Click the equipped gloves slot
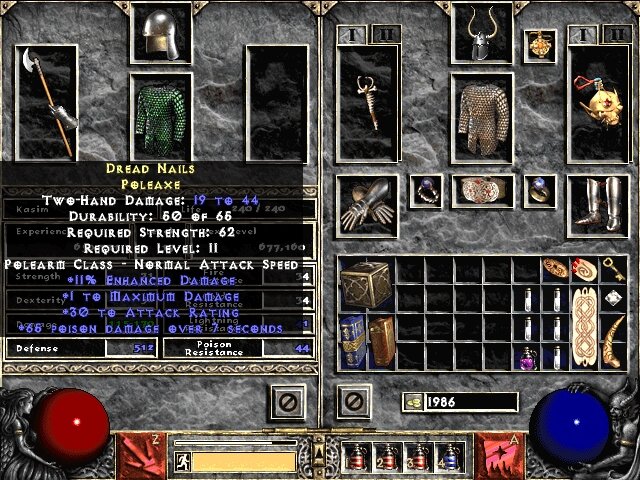The height and width of the screenshot is (480, 640). click(x=367, y=205)
